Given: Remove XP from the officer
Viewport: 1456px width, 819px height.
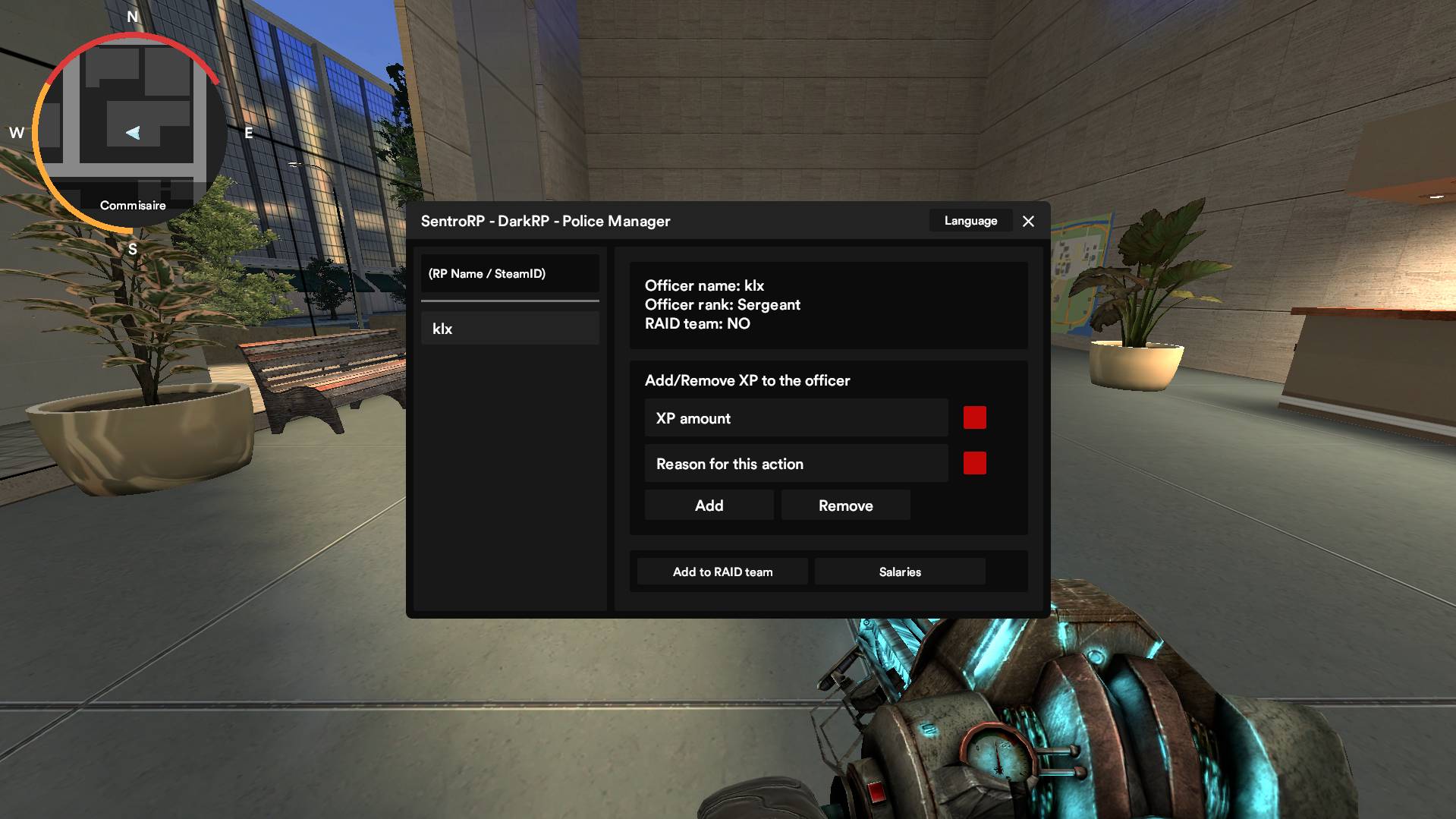Looking at the screenshot, I should click(x=845, y=506).
